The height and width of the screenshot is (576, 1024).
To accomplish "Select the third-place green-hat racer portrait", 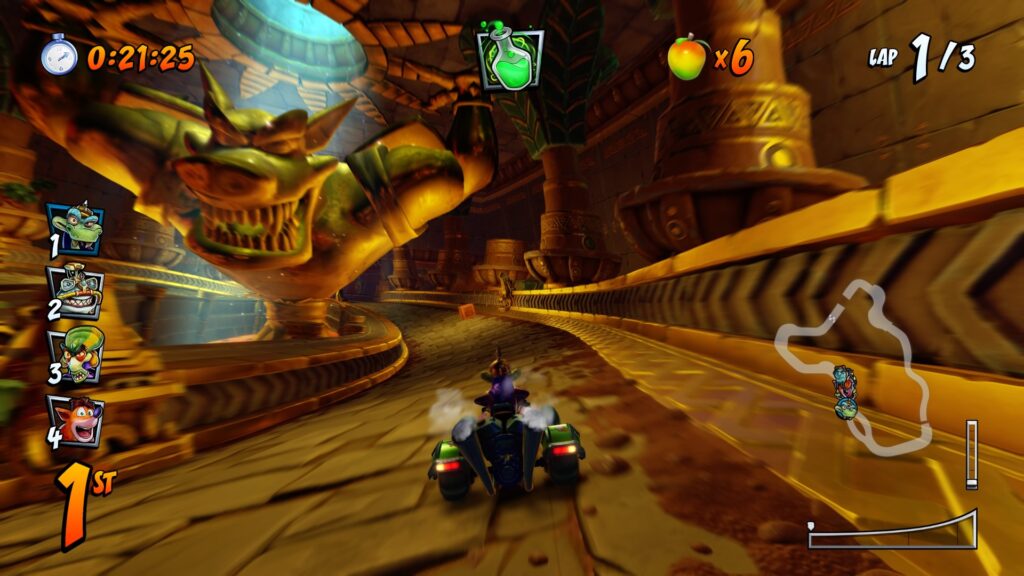I will 75,356.
